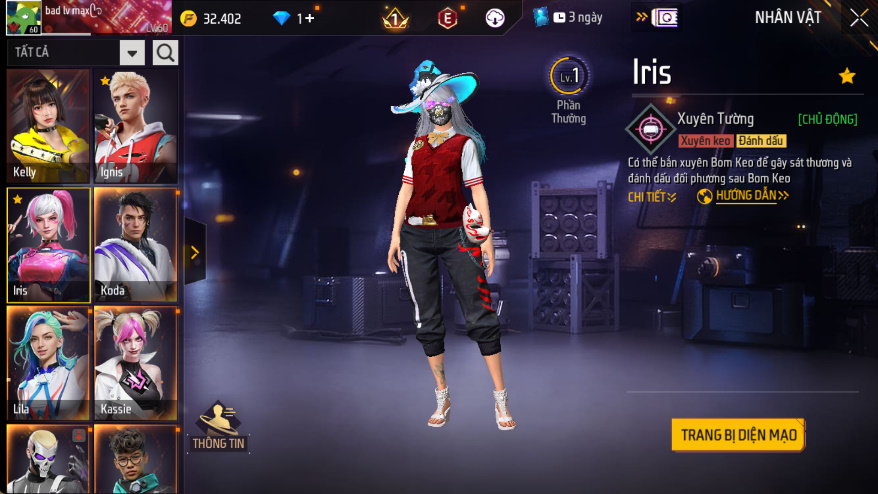Open the HƯỚNG DẪN skill guide
The width and height of the screenshot is (878, 494).
[x=743, y=196]
